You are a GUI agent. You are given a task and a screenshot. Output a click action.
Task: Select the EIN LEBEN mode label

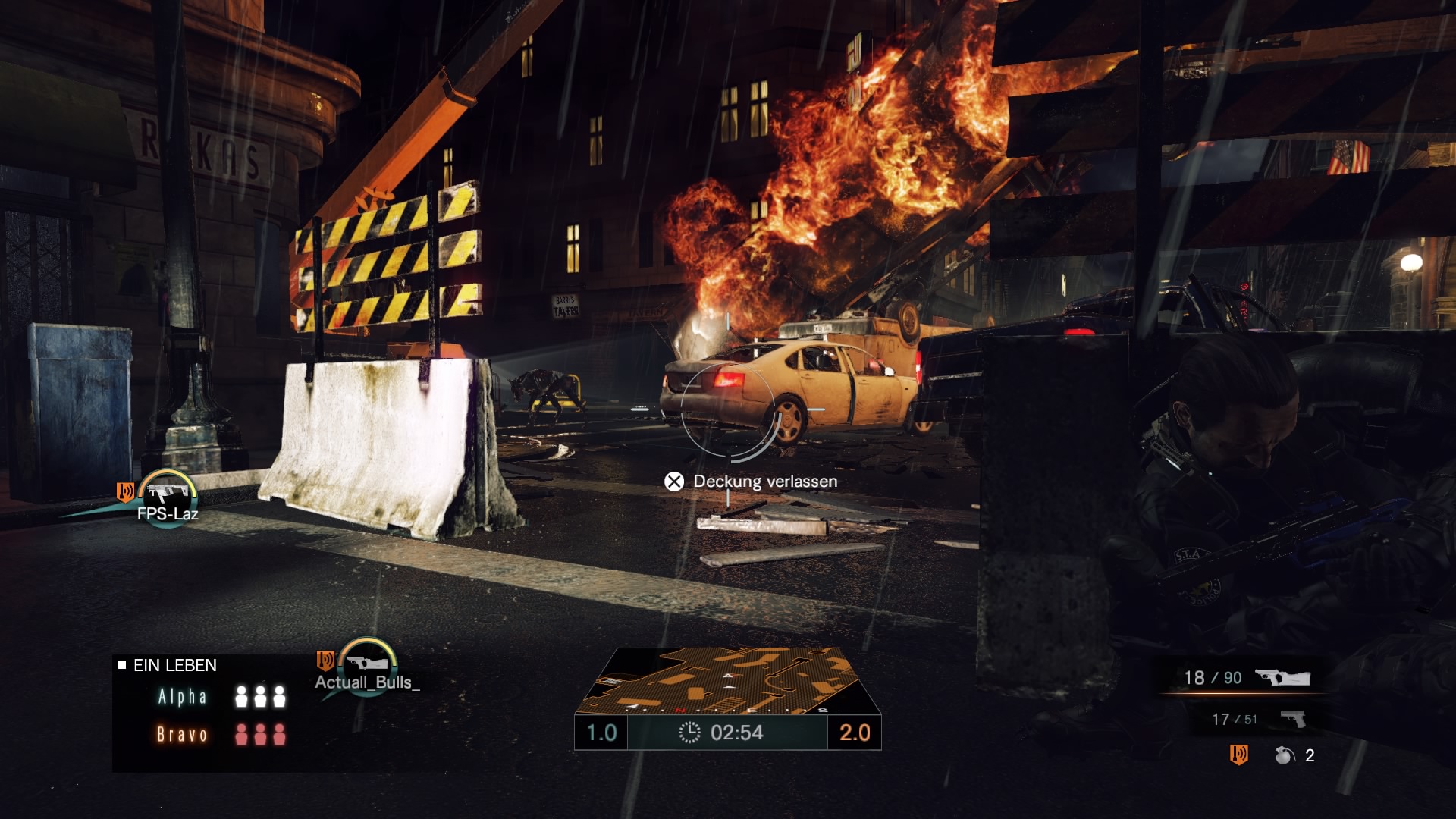173,666
